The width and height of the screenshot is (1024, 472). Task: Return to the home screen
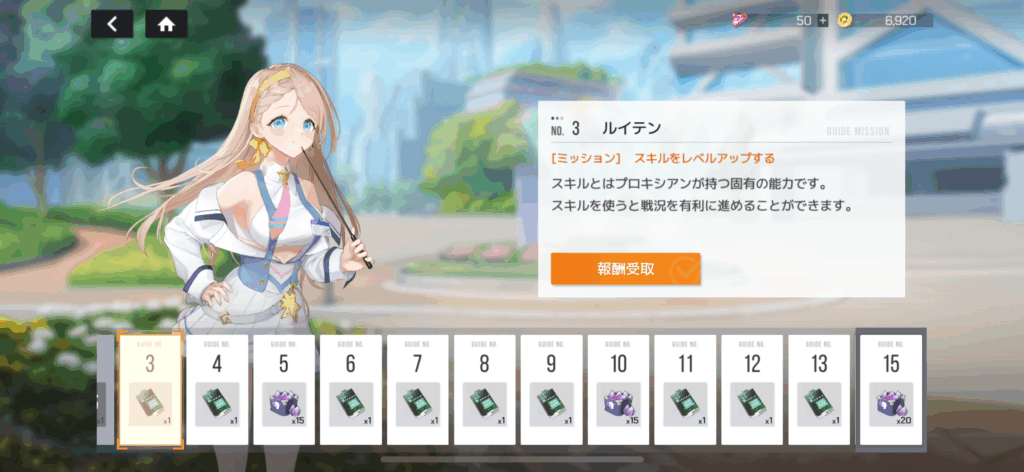pos(166,25)
